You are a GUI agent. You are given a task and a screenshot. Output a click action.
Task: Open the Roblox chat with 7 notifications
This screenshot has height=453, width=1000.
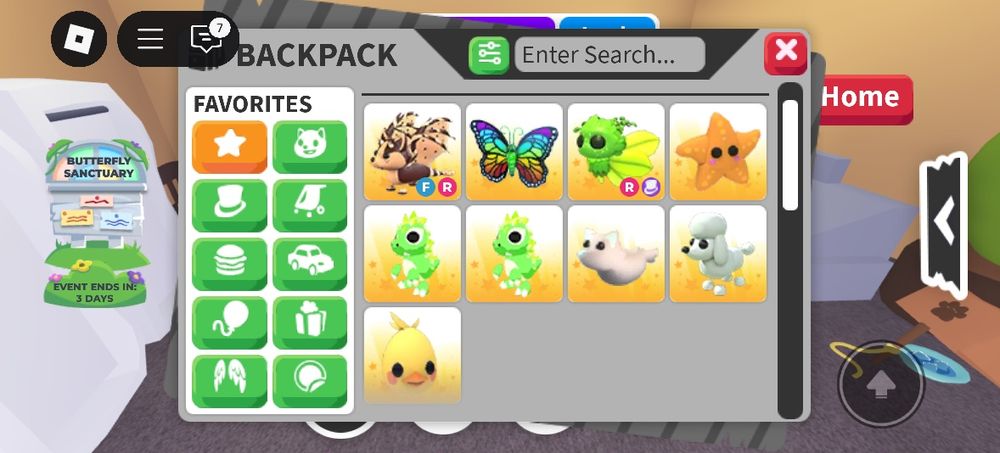coord(205,39)
